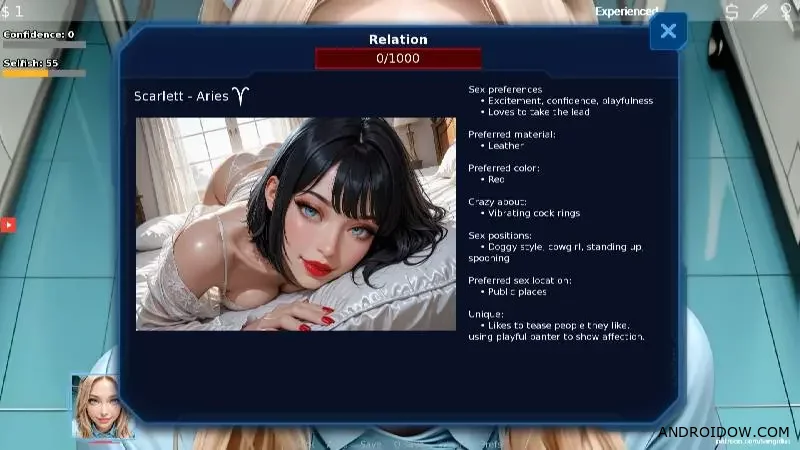Select the feather quill icon
Screen dimensions: 800x450
(759, 12)
